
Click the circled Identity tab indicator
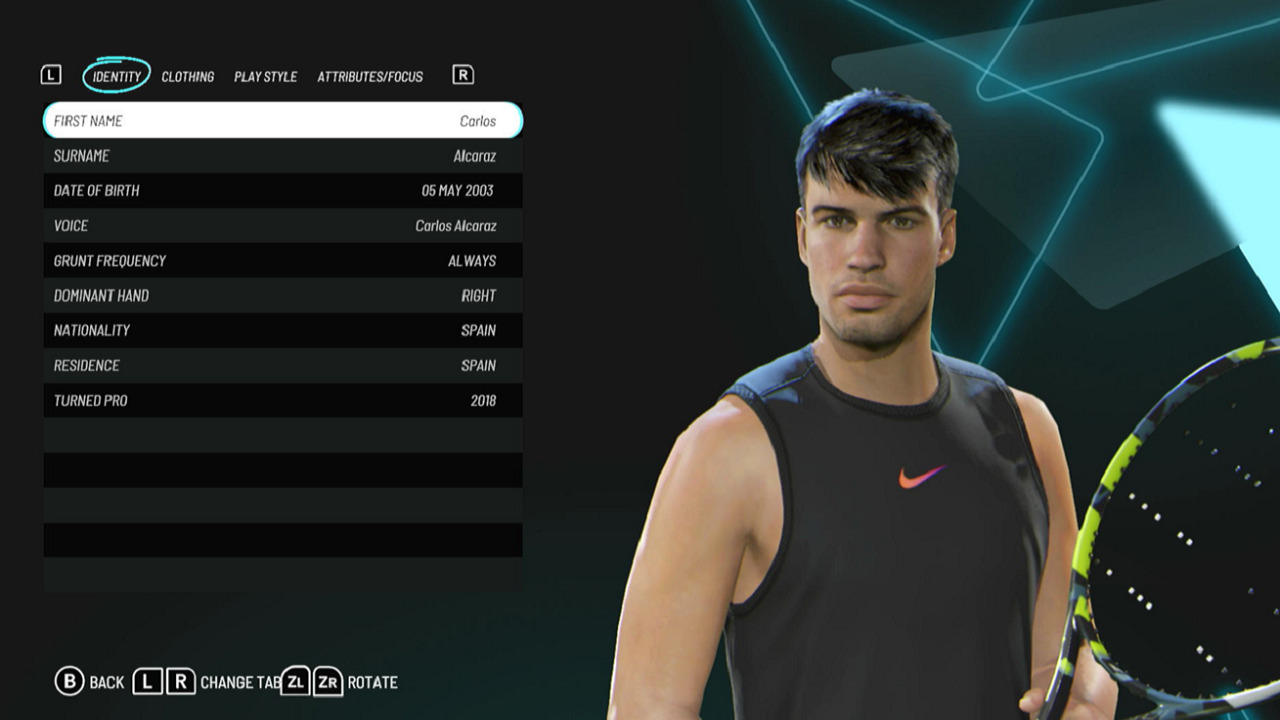click(x=116, y=75)
